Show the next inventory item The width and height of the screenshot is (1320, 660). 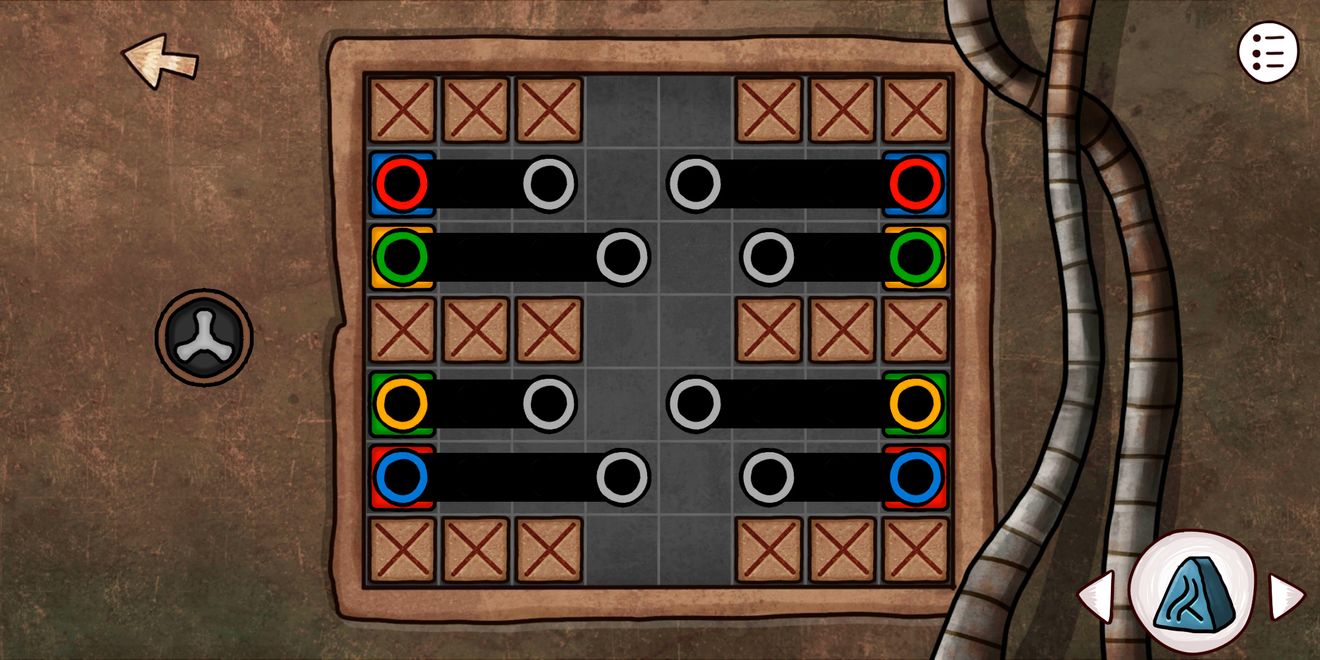click(x=1285, y=596)
